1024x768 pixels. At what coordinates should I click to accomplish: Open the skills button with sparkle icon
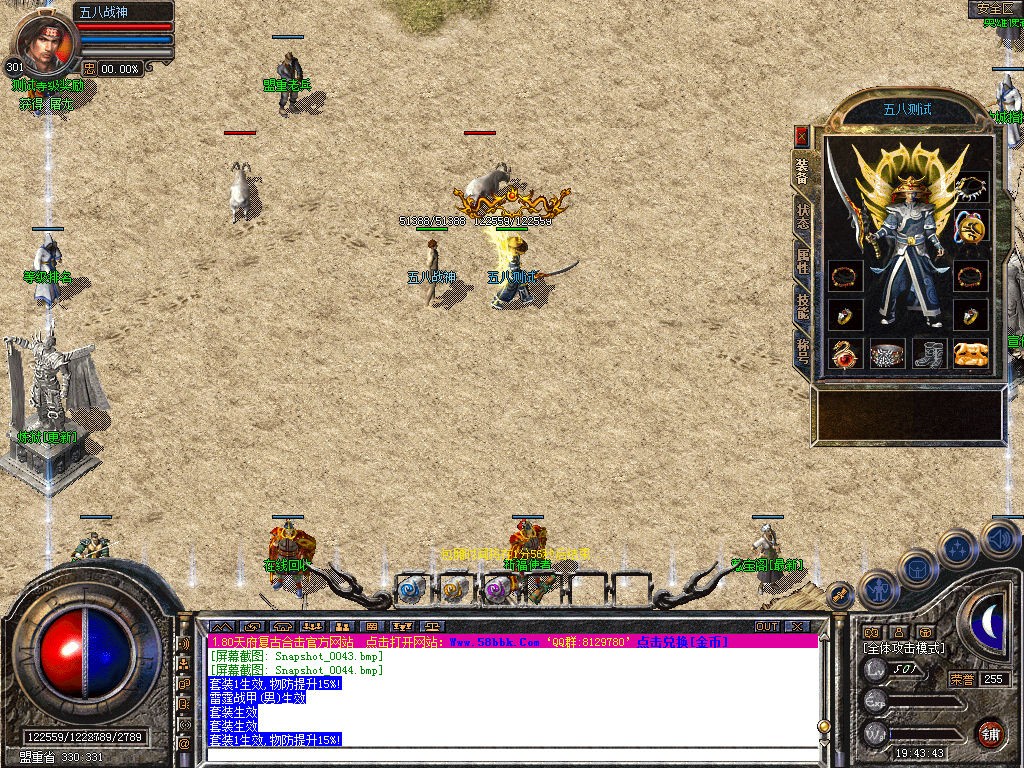pos(957,549)
